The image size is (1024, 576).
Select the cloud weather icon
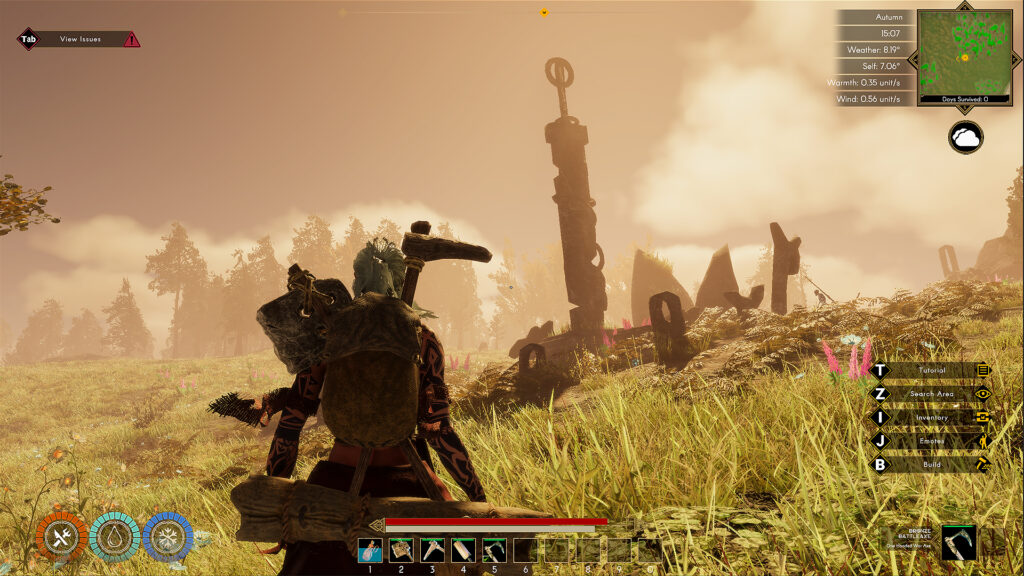click(x=966, y=138)
